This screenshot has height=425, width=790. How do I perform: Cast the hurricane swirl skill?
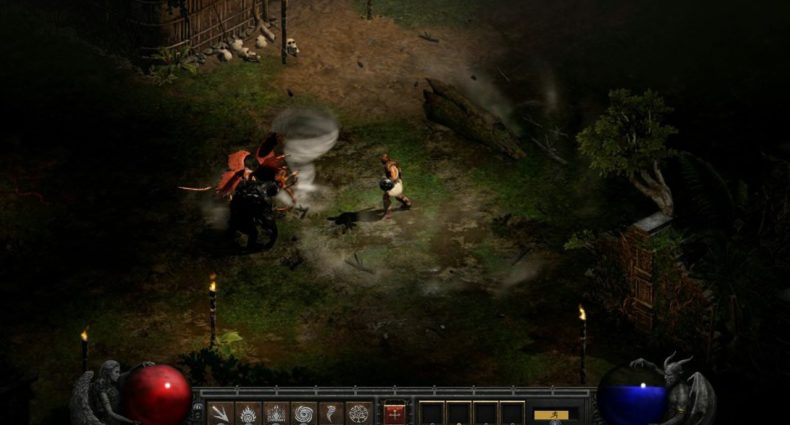point(303,413)
